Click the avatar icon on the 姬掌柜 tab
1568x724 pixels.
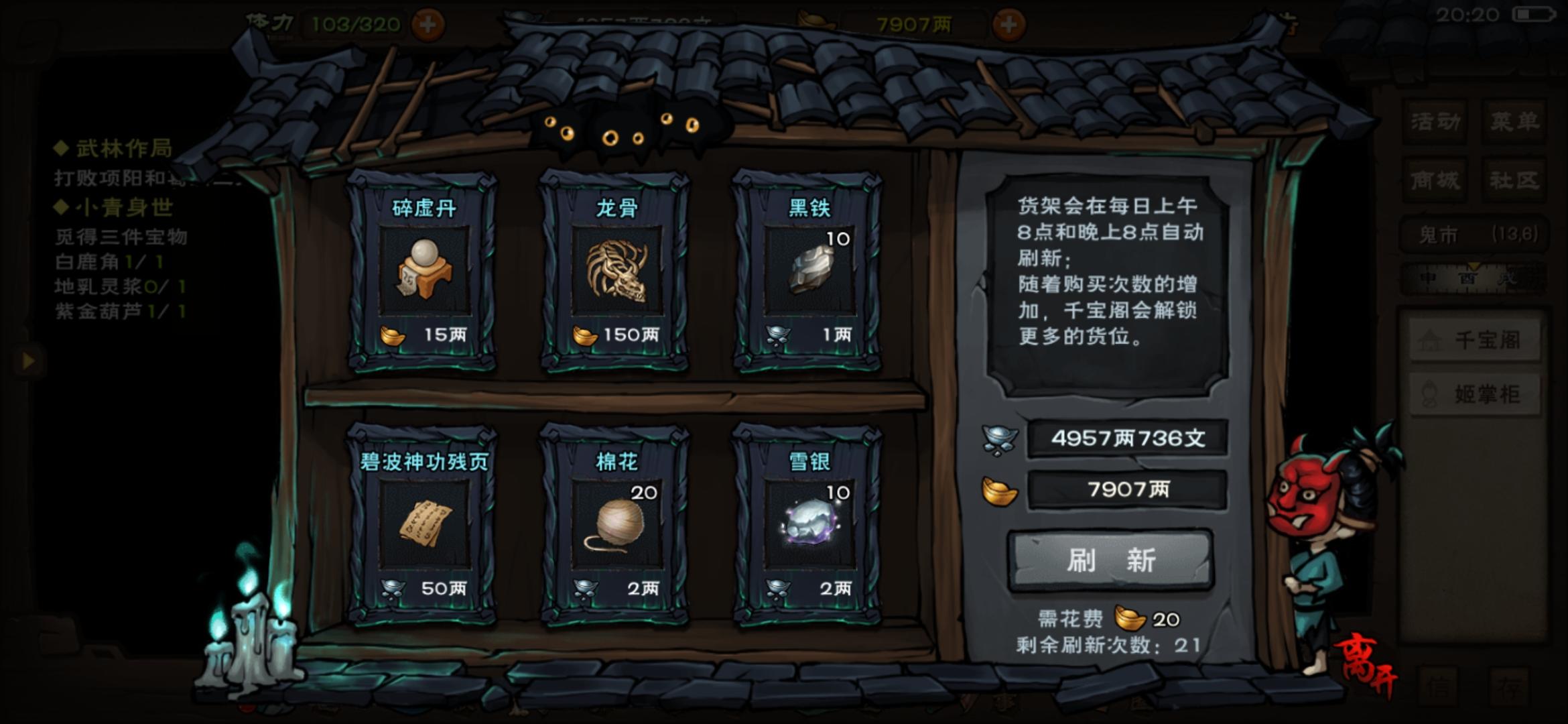click(1429, 392)
